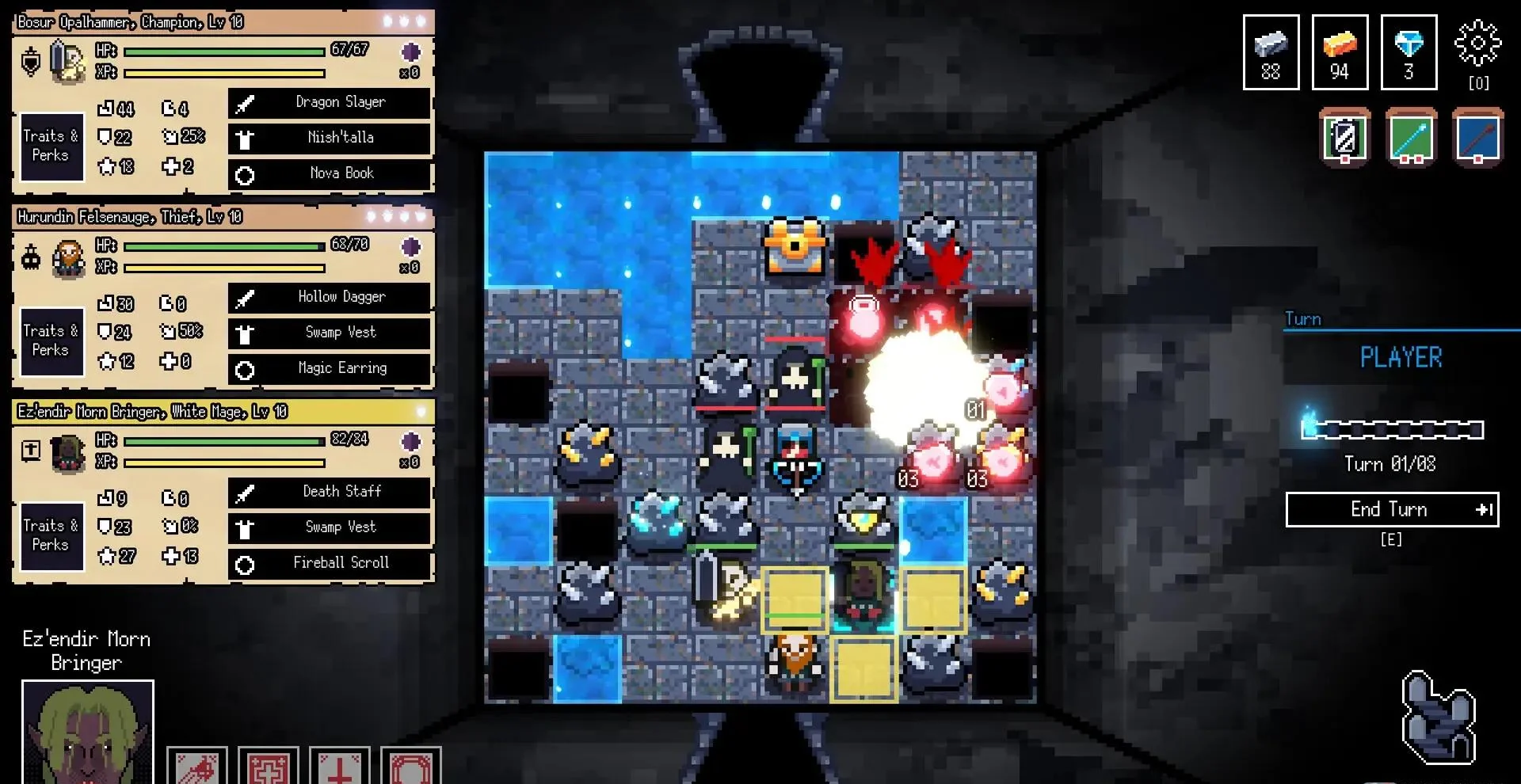Open Hurundin Felsenauge's Traits & Perks

pyautogui.click(x=51, y=341)
